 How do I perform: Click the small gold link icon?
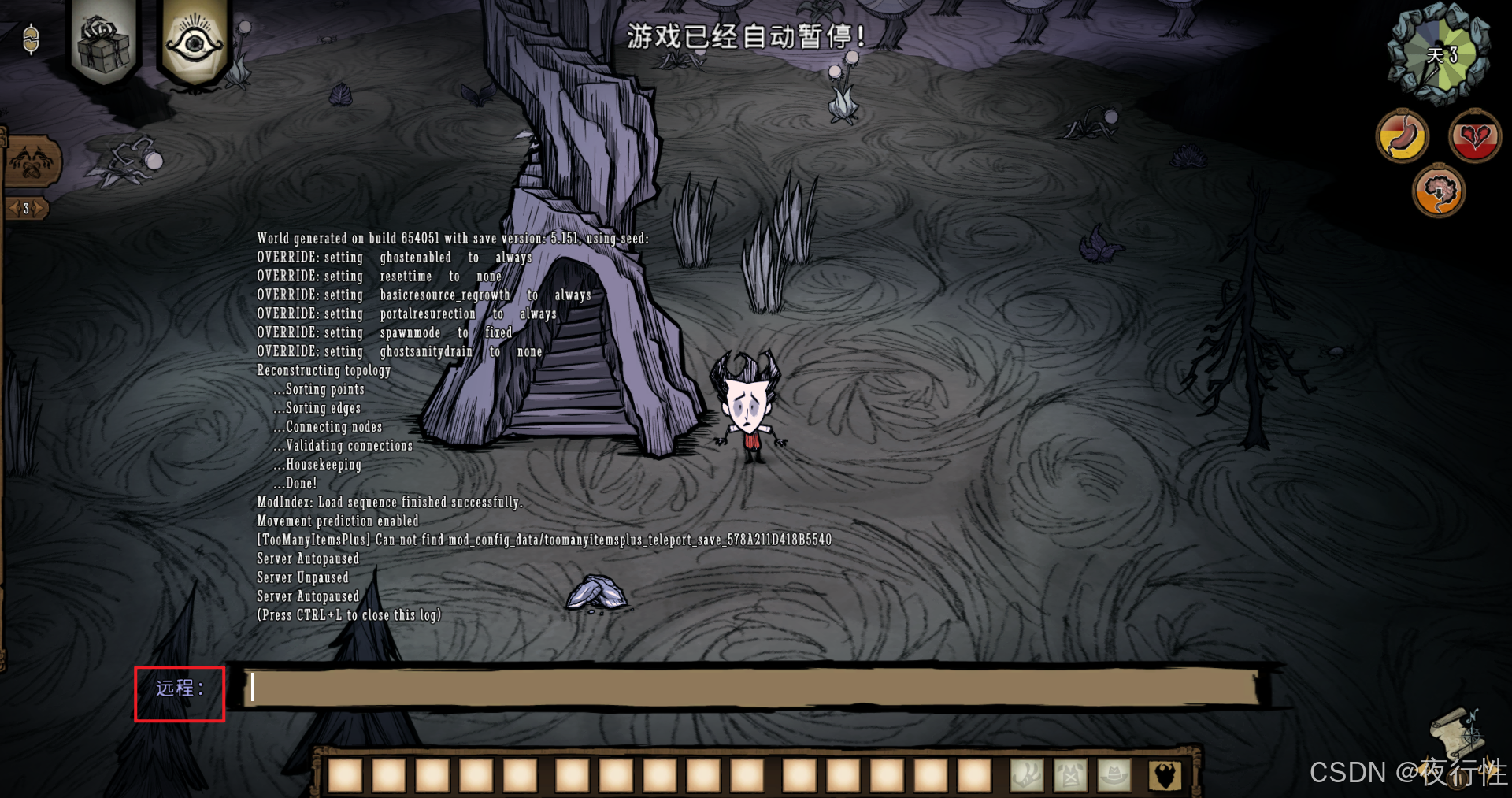tap(31, 39)
